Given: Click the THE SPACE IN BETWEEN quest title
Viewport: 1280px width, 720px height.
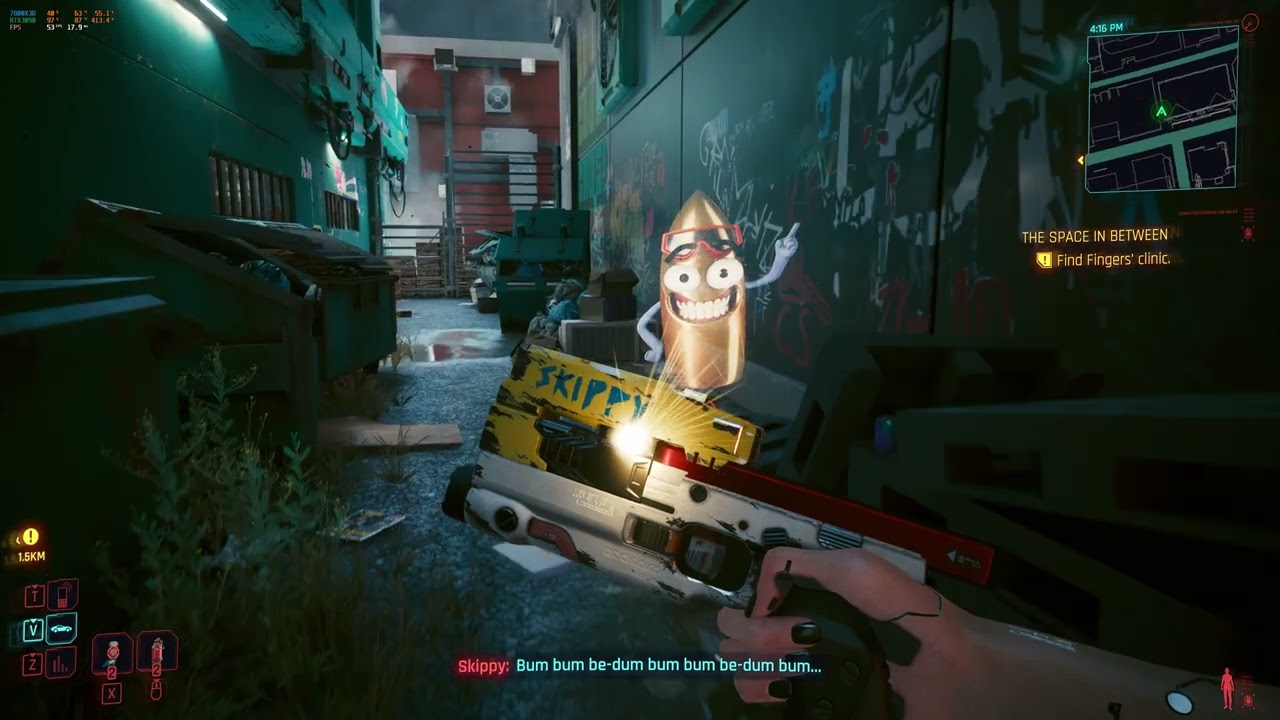Looking at the screenshot, I should (x=1094, y=235).
